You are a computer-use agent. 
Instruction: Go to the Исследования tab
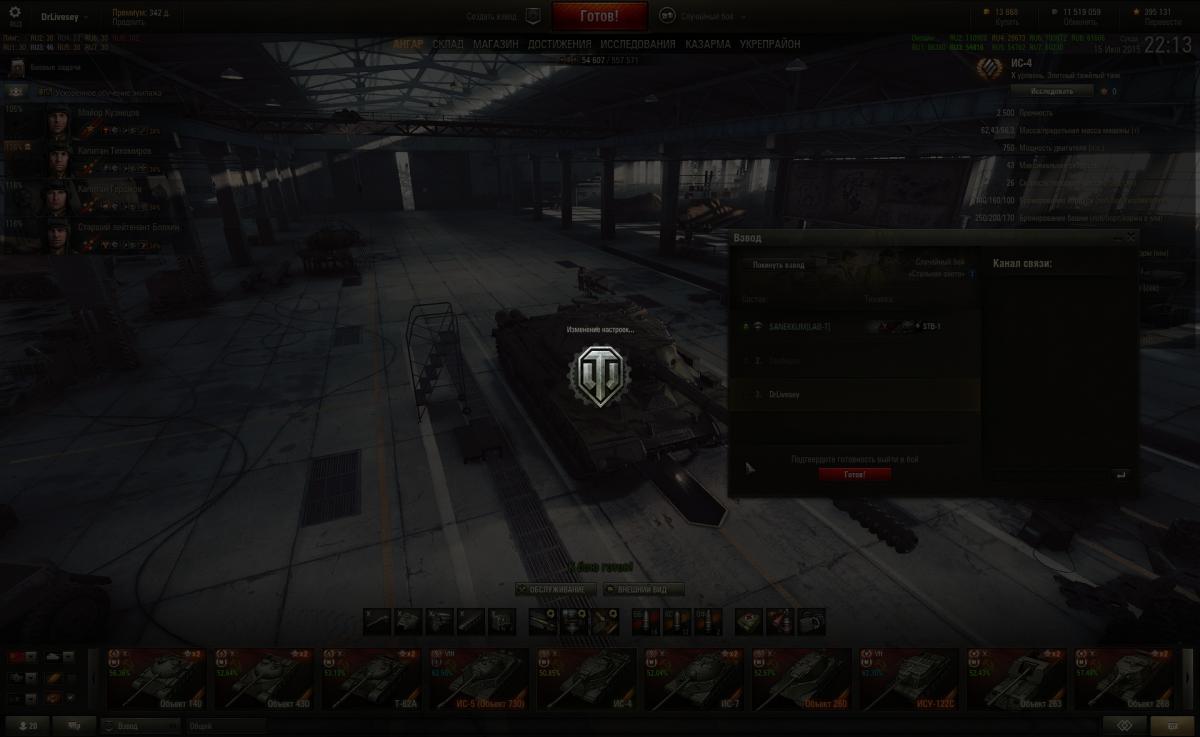(638, 45)
